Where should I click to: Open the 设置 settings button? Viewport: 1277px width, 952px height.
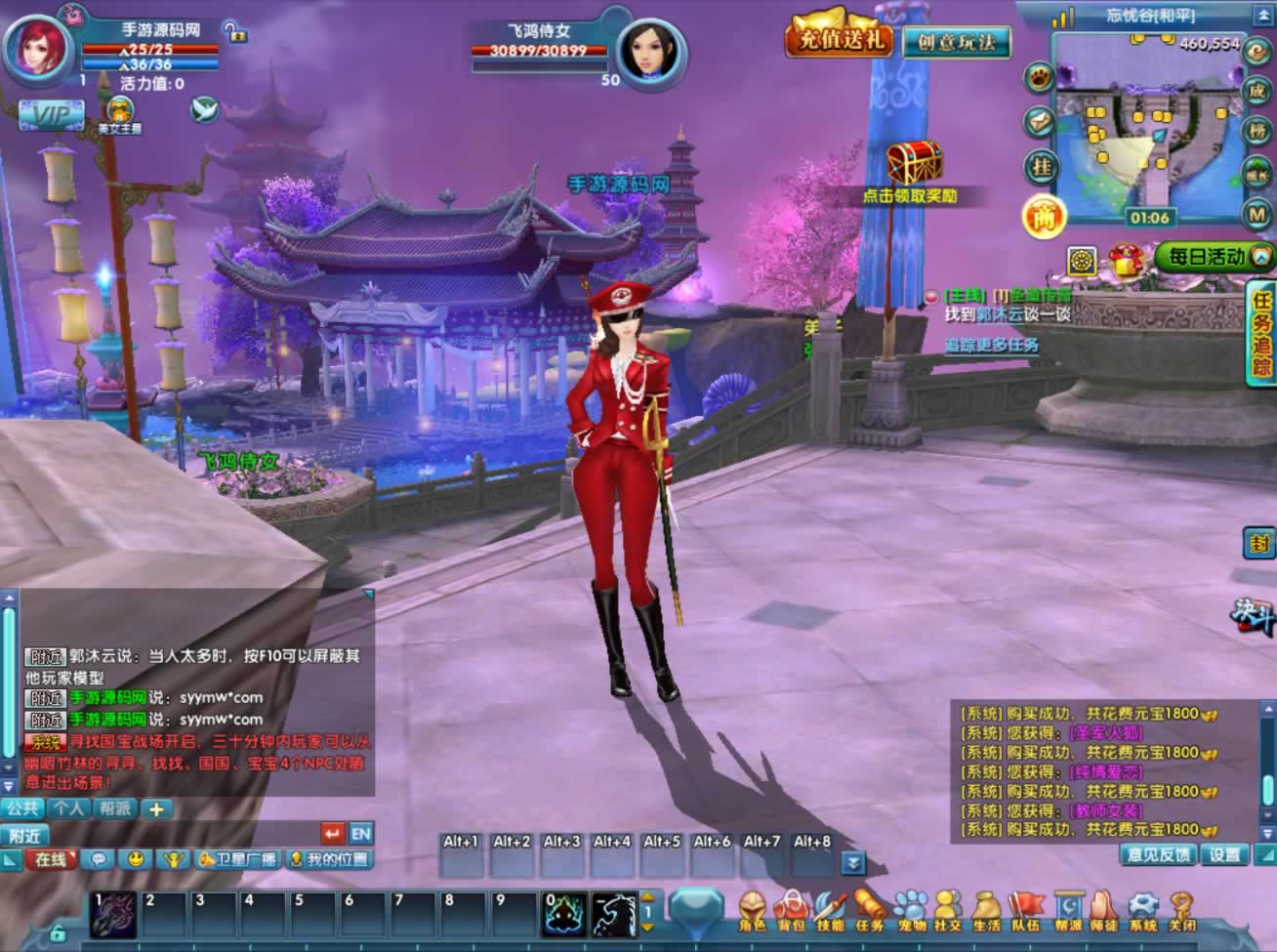(x=1224, y=854)
